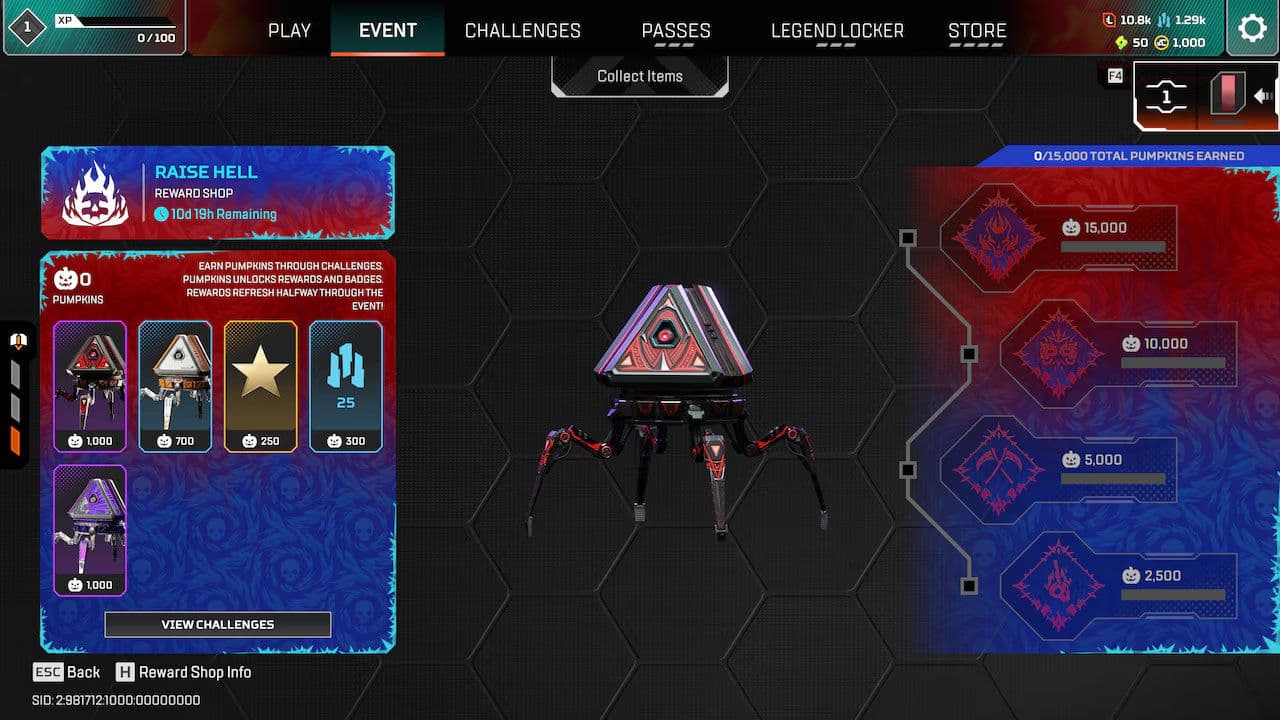Open the Collect Items tab
This screenshot has width=1280, height=720.
[639, 75]
